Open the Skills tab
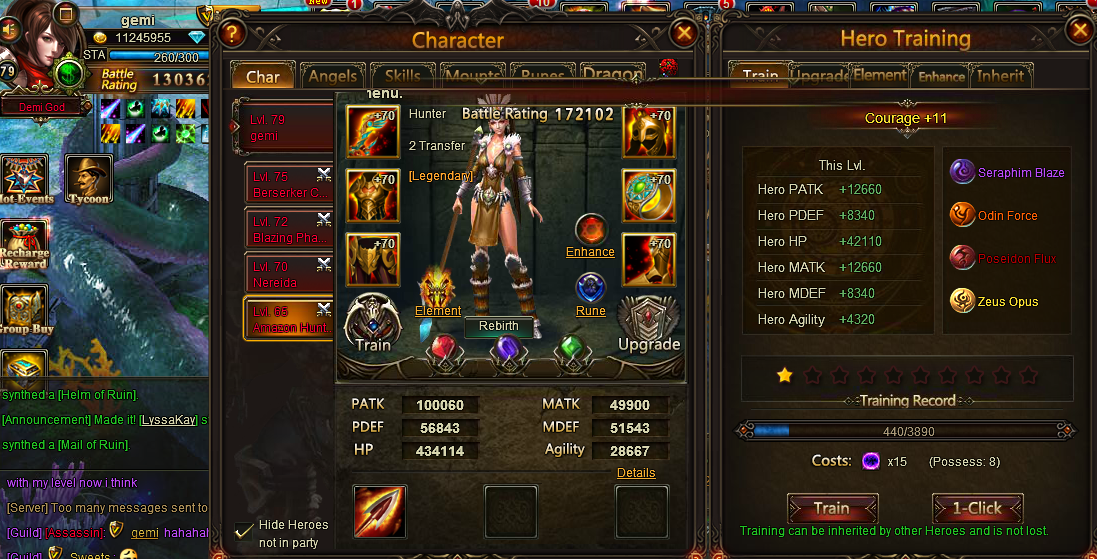The image size is (1097, 559). tap(402, 77)
